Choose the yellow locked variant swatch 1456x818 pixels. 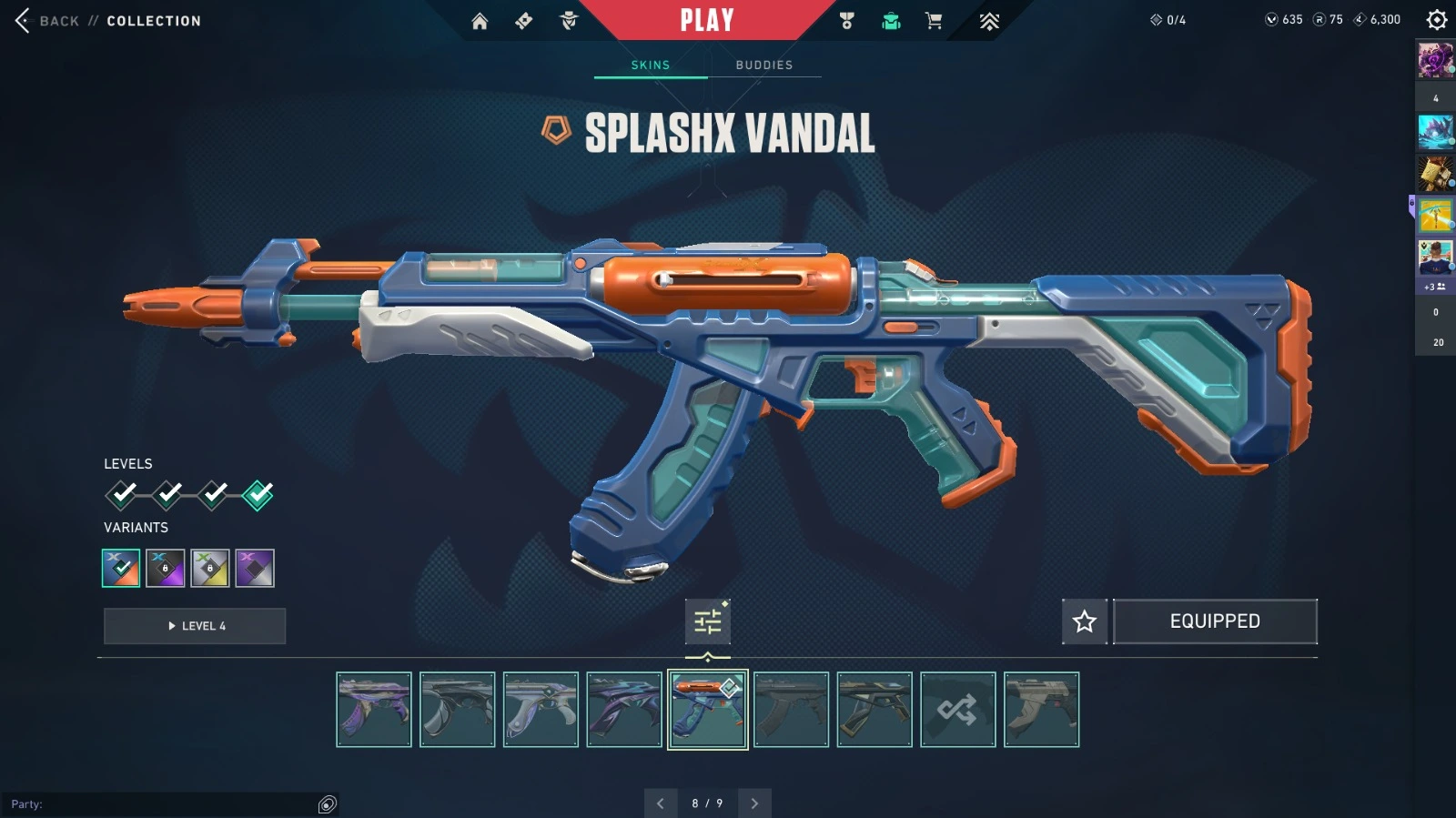210,568
